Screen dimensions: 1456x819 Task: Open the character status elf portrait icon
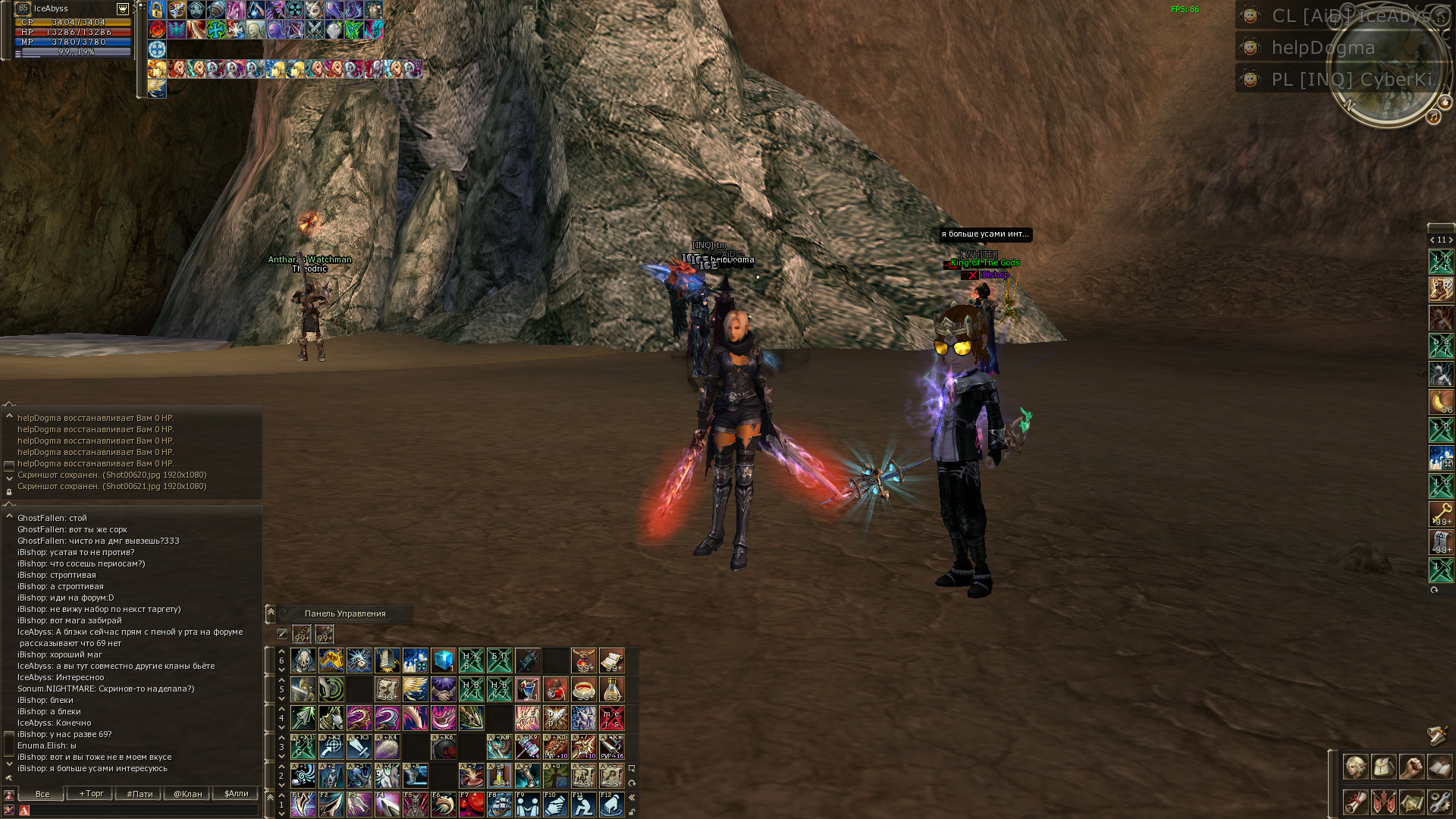(x=1355, y=767)
